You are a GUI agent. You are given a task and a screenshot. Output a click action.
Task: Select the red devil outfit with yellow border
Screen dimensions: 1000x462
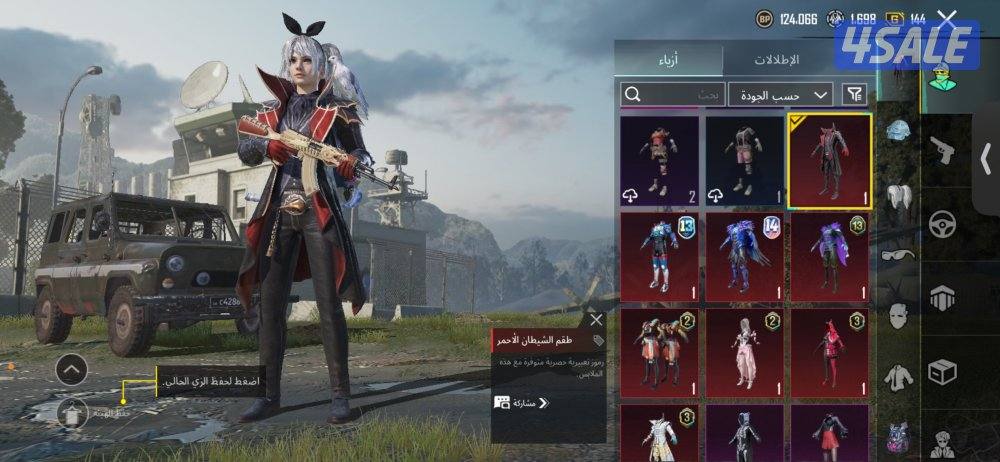click(829, 158)
